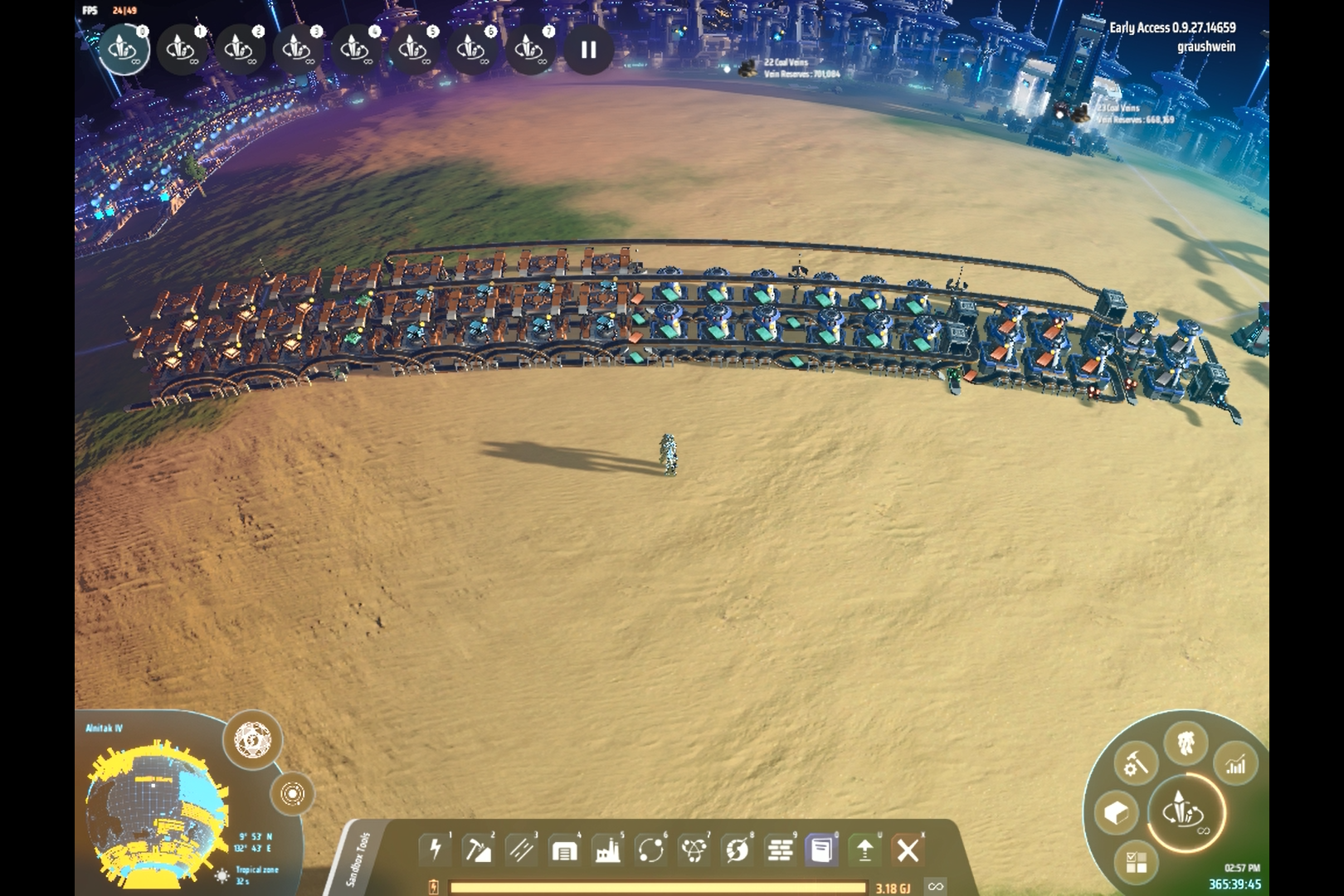Select the factory production build category

coord(607,850)
